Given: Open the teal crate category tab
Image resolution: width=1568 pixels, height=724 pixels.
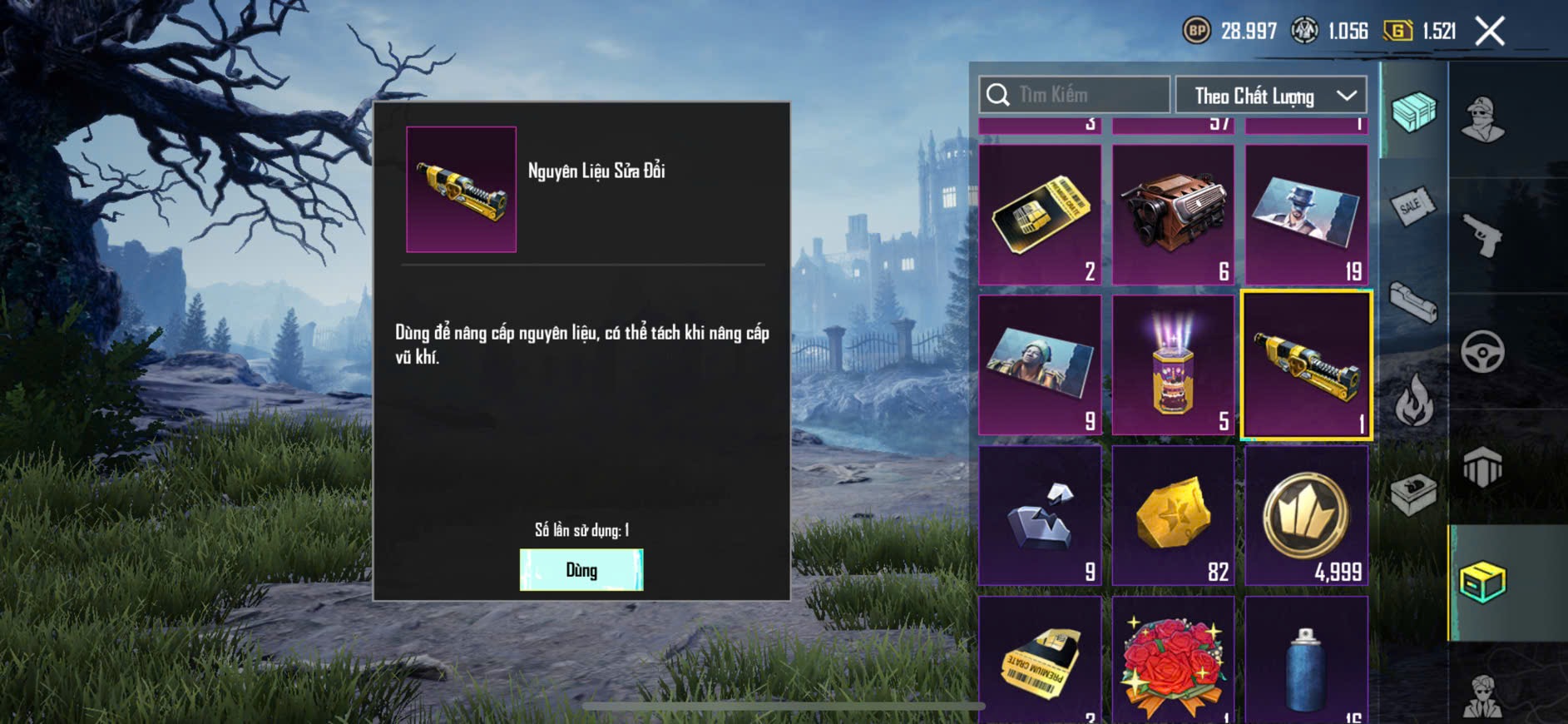Looking at the screenshot, I should click(x=1413, y=112).
